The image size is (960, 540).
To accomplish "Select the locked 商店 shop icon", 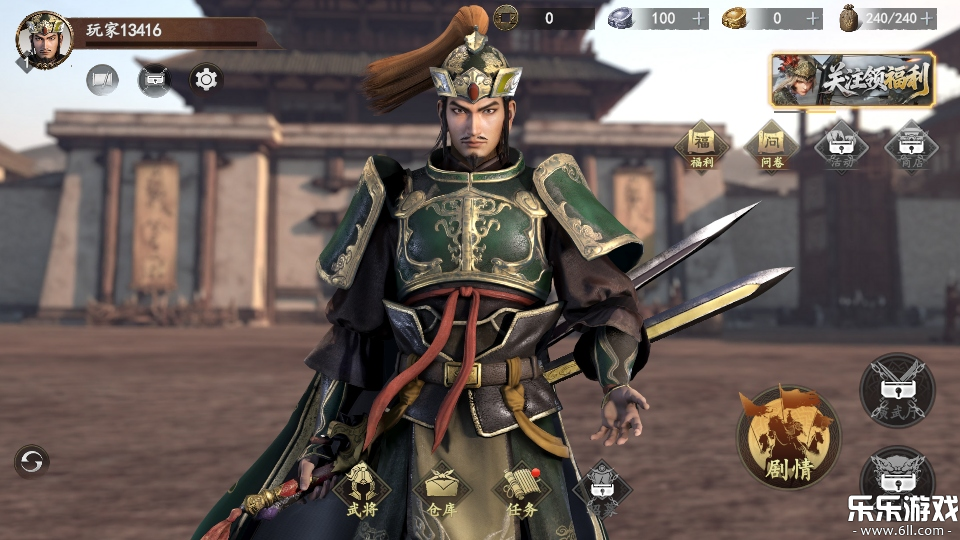I will 910,147.
